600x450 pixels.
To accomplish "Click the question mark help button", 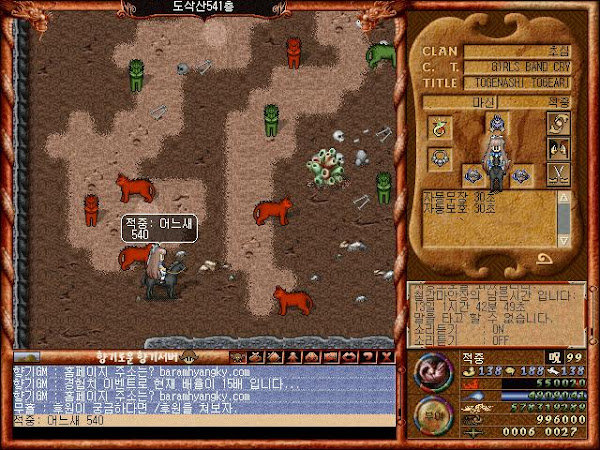I will [x=368, y=355].
